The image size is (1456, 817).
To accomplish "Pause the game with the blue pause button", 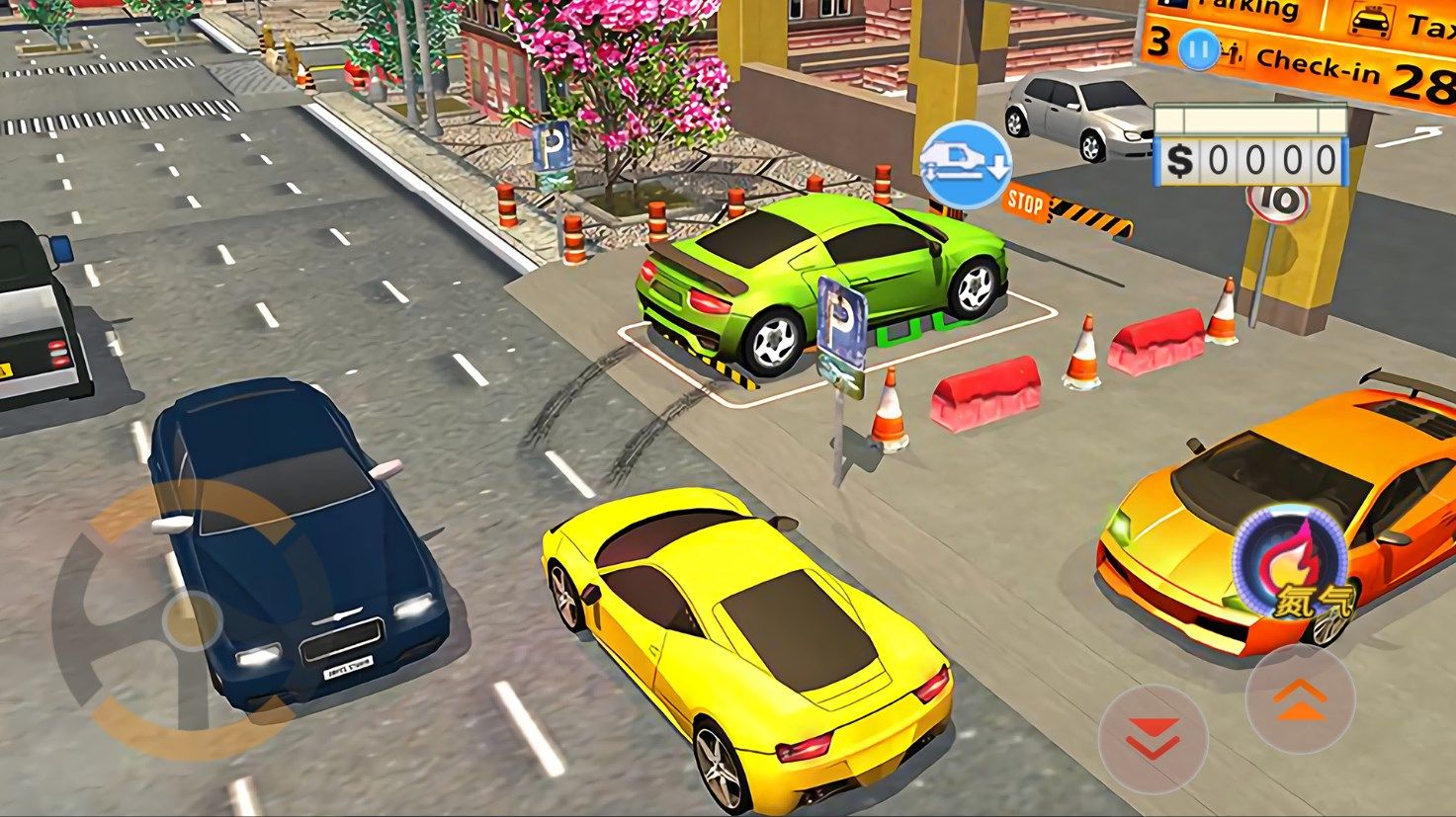I will pos(1197,50).
